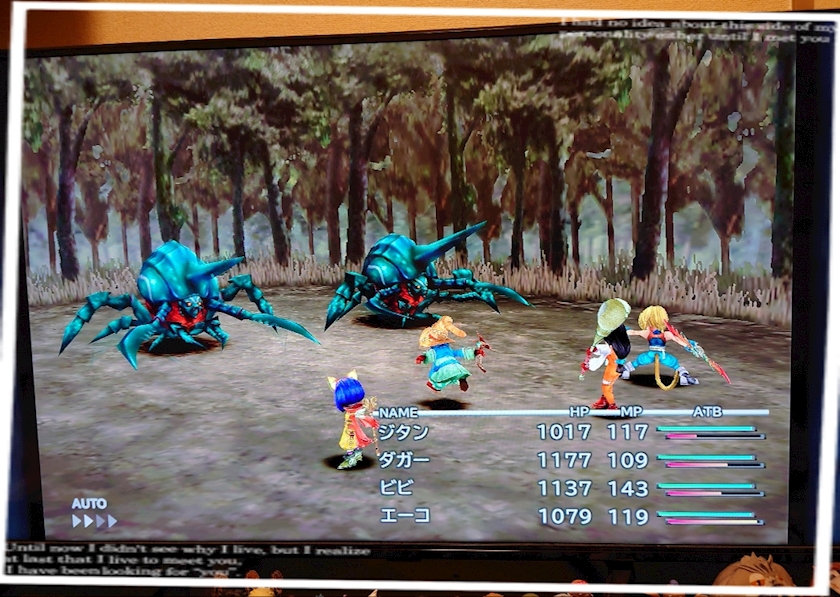This screenshot has width=840, height=597.
Task: Choose ダガー in the party list
Action: 405,460
